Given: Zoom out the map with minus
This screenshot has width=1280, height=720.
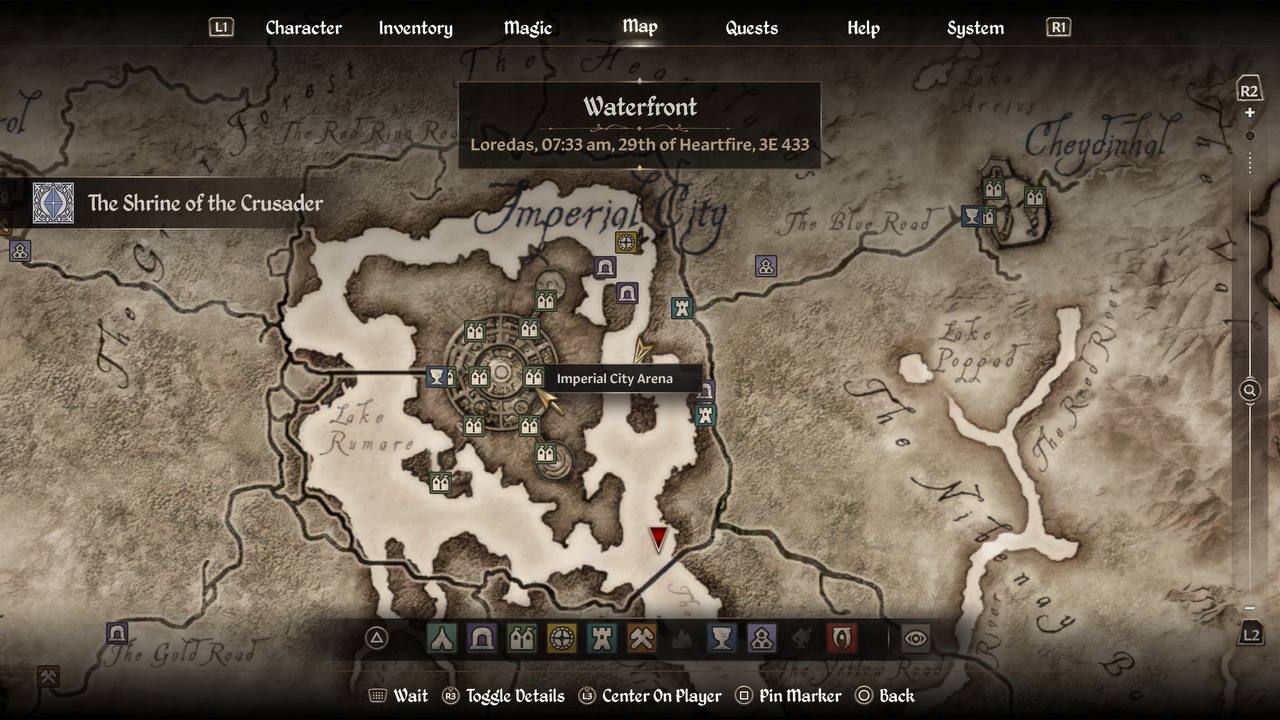Looking at the screenshot, I should click(x=1249, y=608).
